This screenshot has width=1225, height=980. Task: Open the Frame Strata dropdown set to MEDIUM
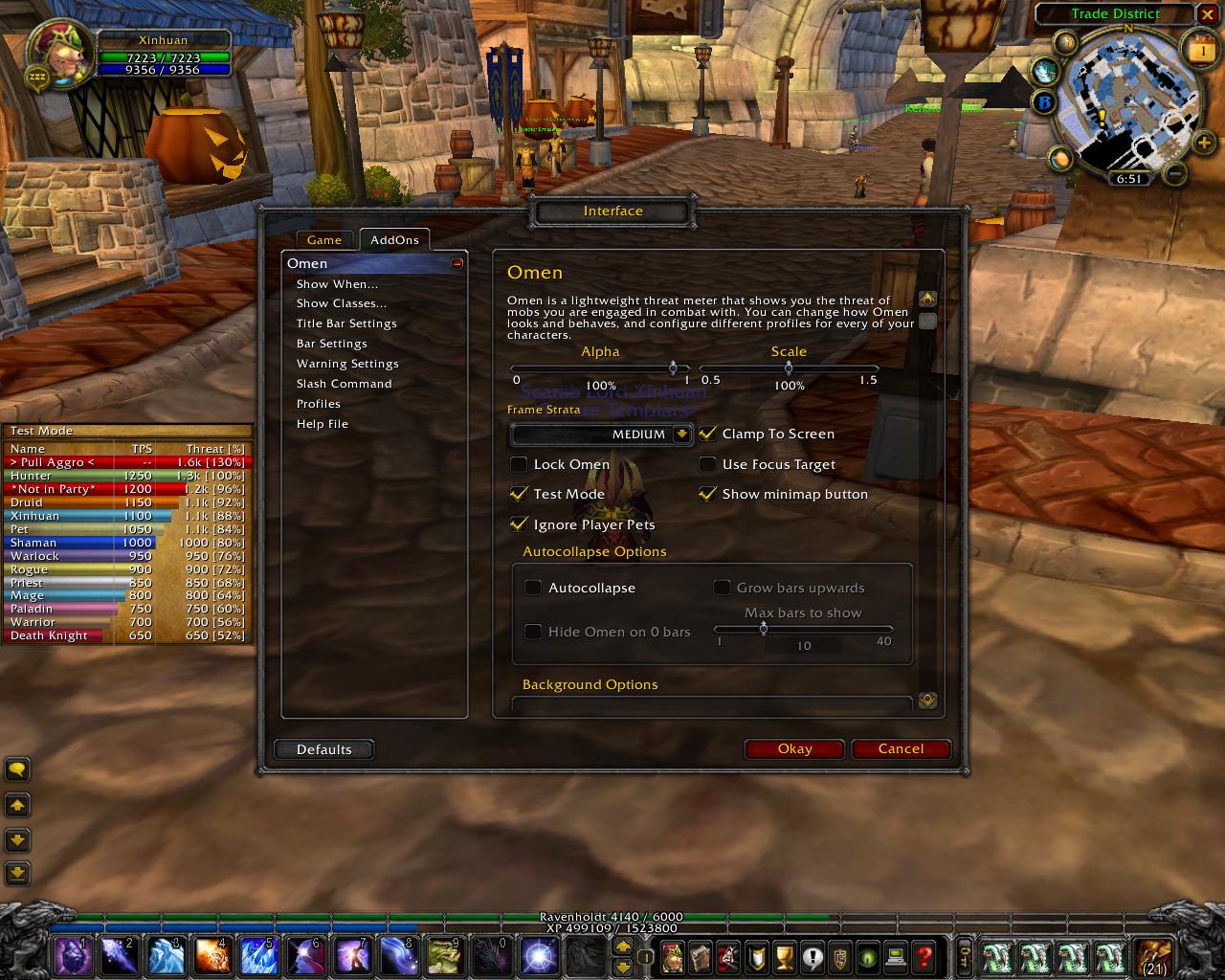tap(600, 434)
